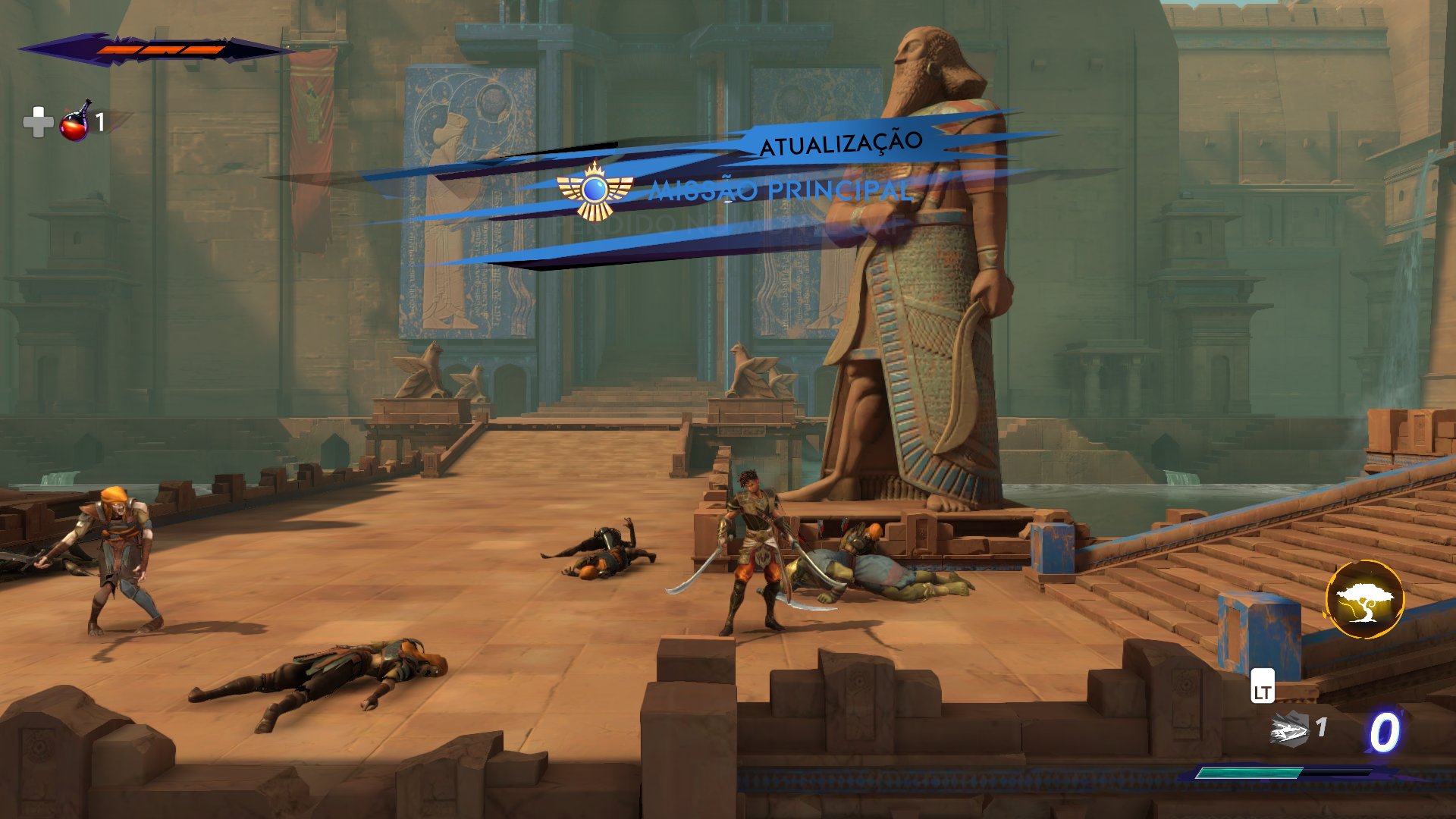Activate the golden tree ability icon
The width and height of the screenshot is (1456, 819).
pyautogui.click(x=1364, y=599)
